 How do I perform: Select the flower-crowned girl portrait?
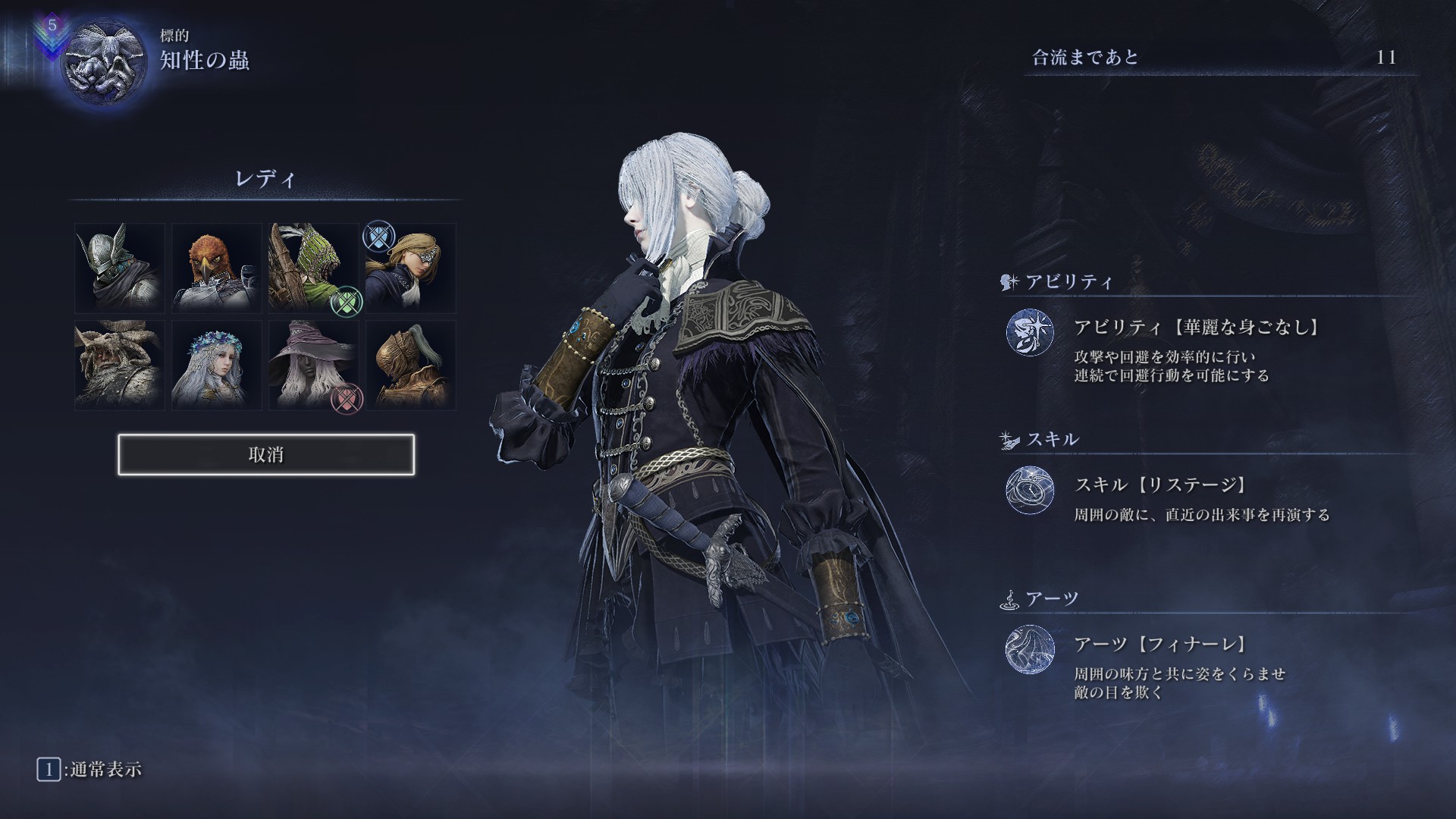click(x=217, y=365)
